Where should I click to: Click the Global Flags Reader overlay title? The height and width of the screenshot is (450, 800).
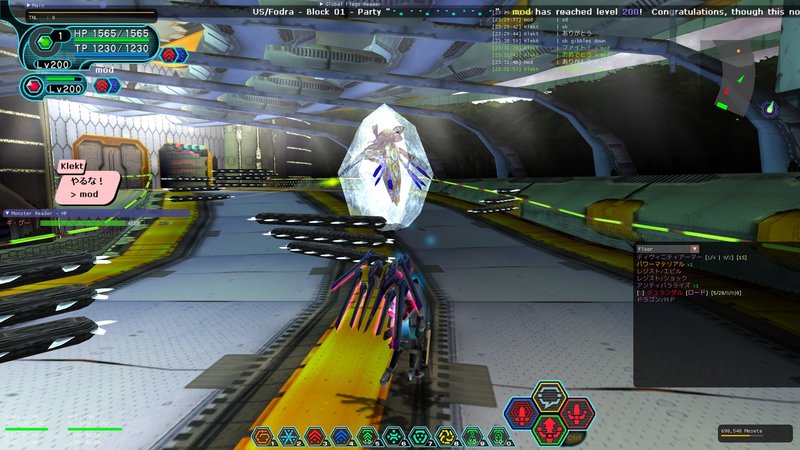[x=355, y=4]
